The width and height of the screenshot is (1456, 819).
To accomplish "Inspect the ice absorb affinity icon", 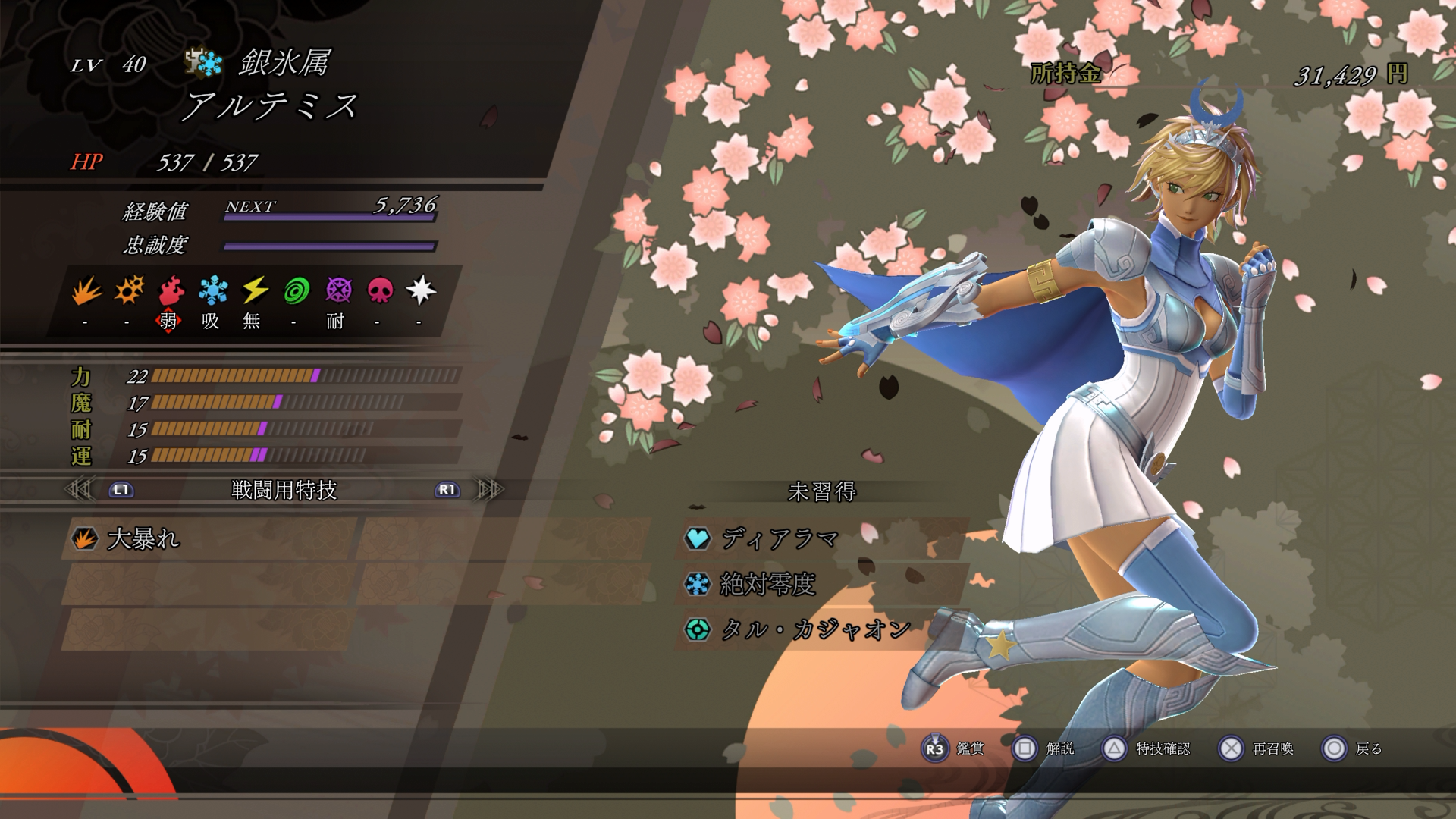I will [212, 291].
